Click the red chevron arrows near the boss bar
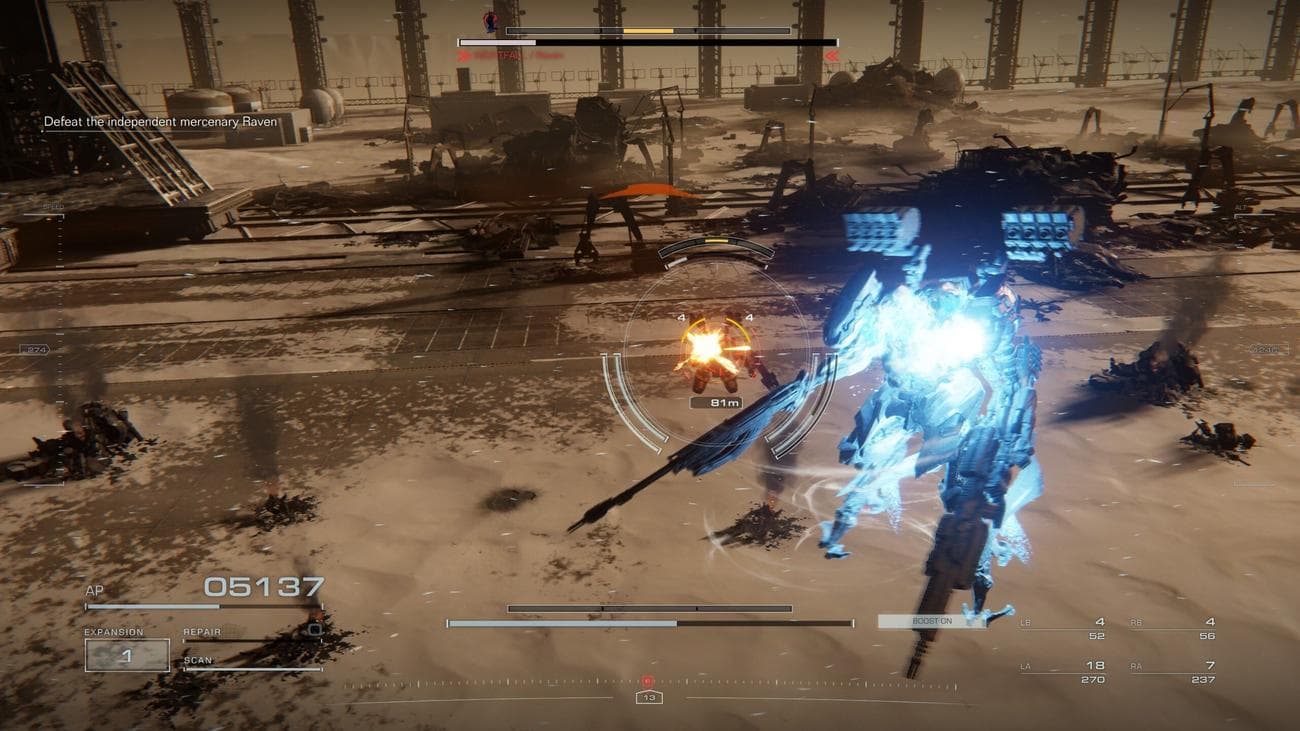 point(833,57)
